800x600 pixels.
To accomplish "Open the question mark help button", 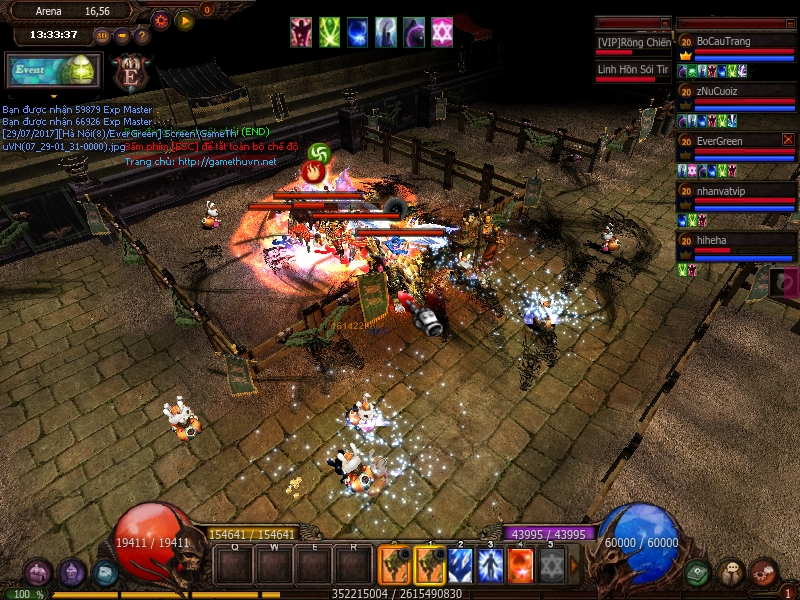I will tap(142, 36).
